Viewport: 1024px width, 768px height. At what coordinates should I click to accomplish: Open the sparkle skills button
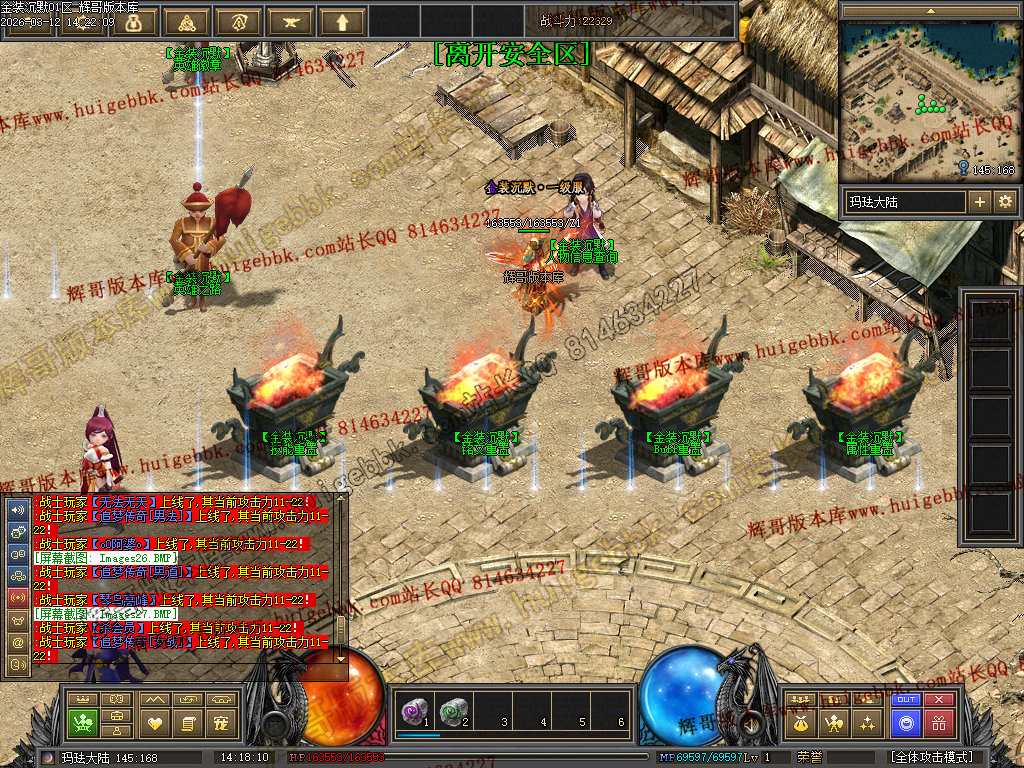pyautogui.click(x=865, y=722)
